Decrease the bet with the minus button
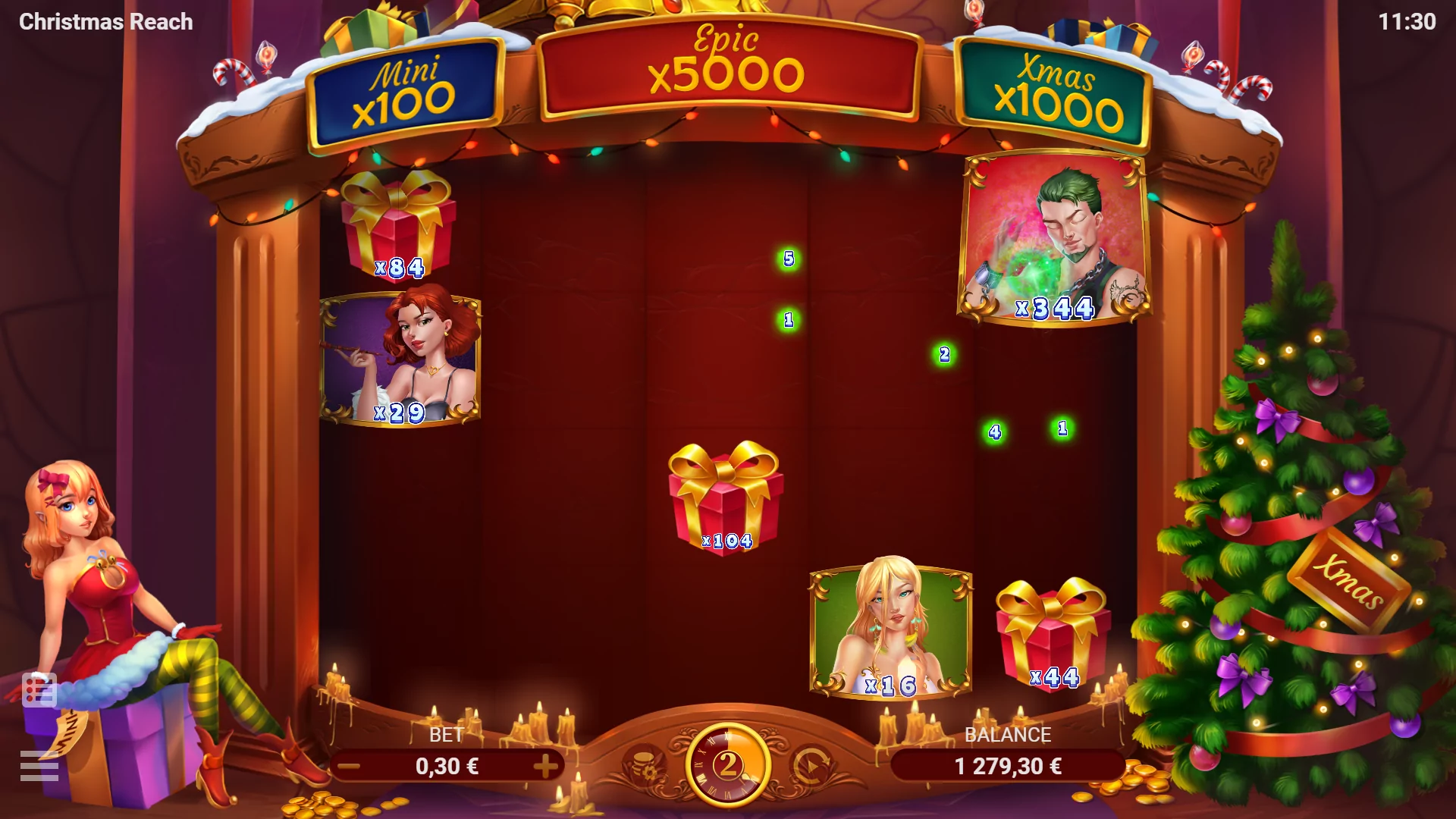This screenshot has width=1456, height=819. (349, 767)
